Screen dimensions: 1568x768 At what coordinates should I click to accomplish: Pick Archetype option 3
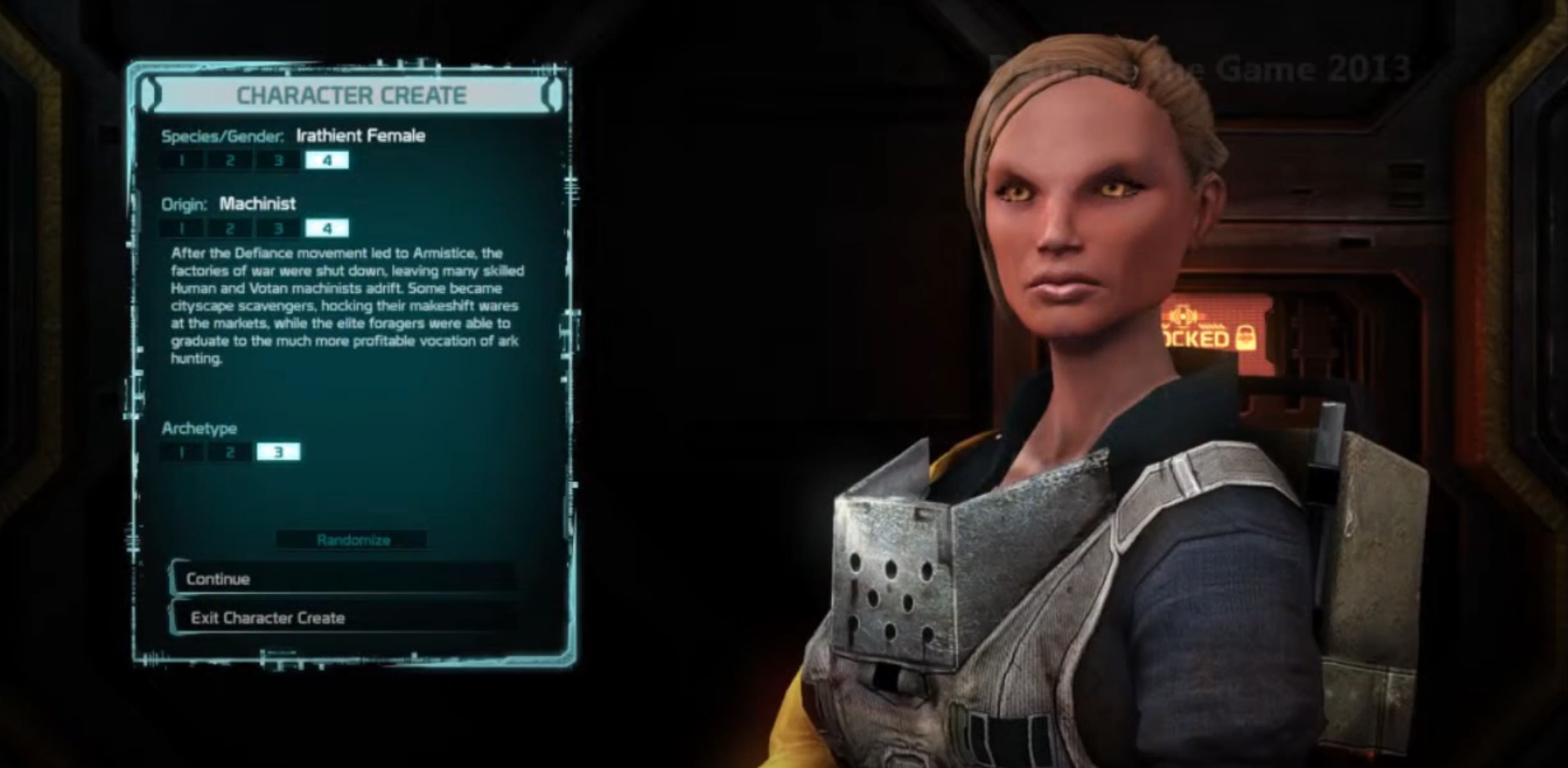coord(278,452)
